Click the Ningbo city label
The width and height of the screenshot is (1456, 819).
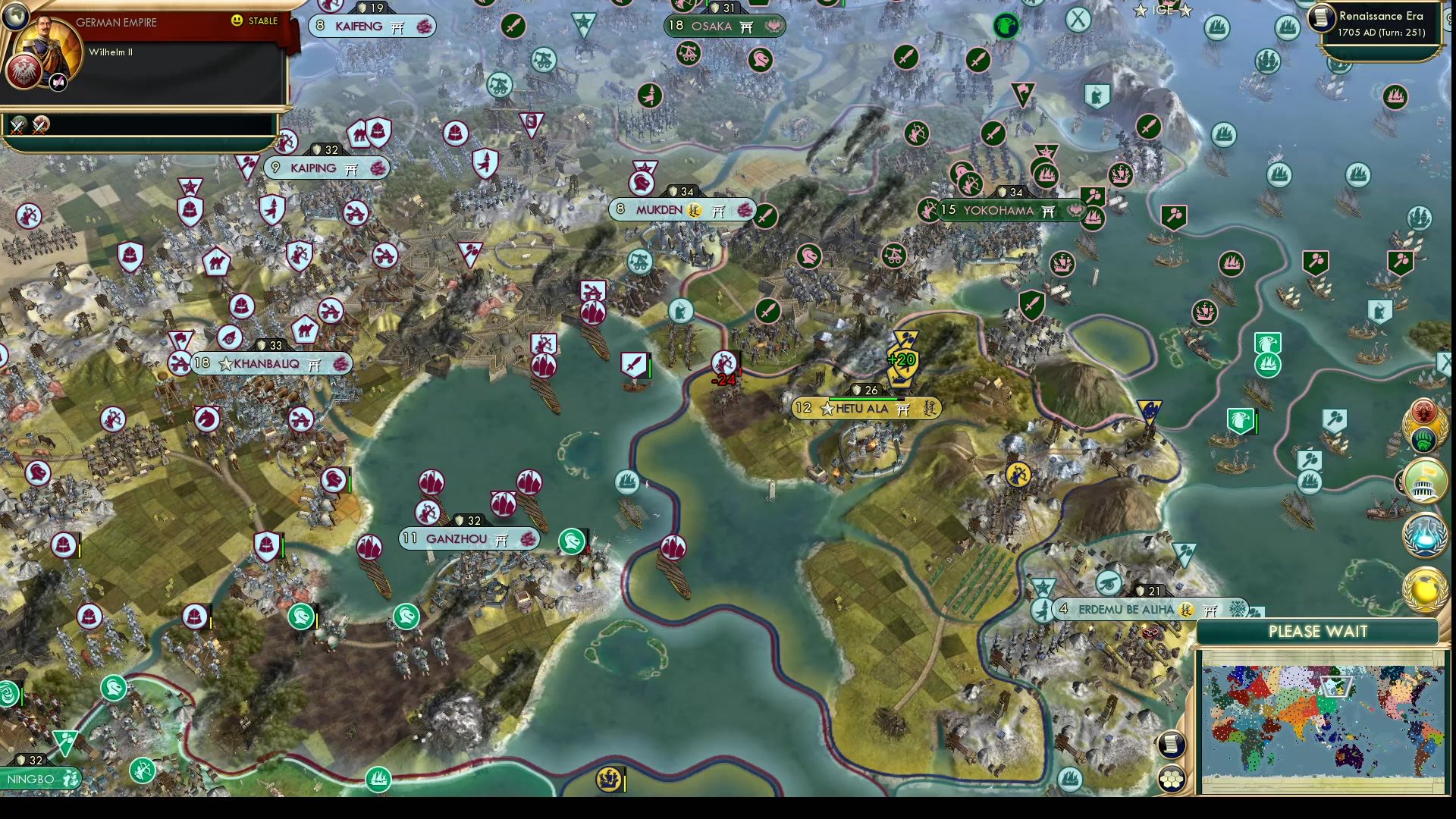pyautogui.click(x=32, y=779)
